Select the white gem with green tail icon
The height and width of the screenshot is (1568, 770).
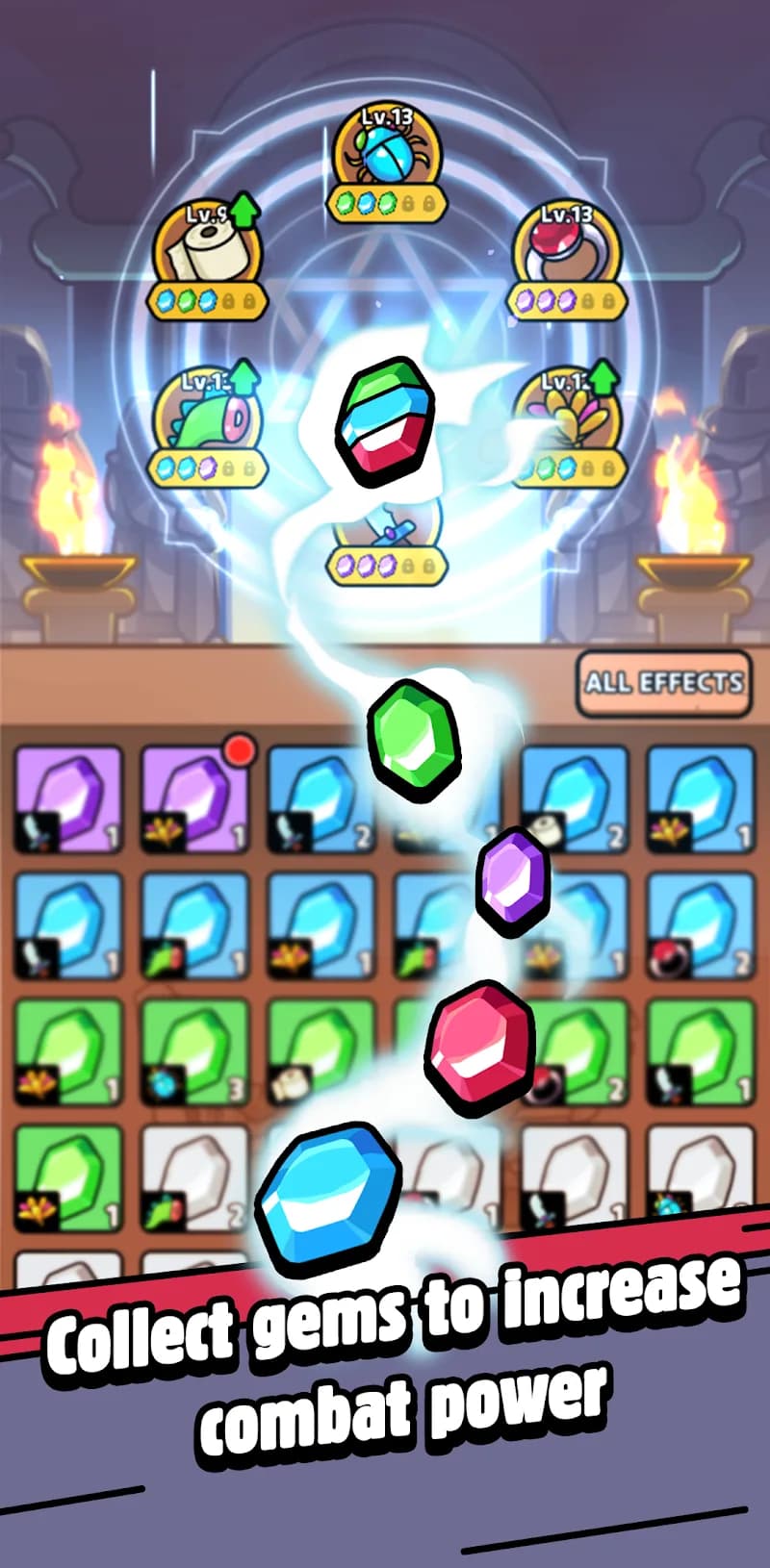(194, 1176)
